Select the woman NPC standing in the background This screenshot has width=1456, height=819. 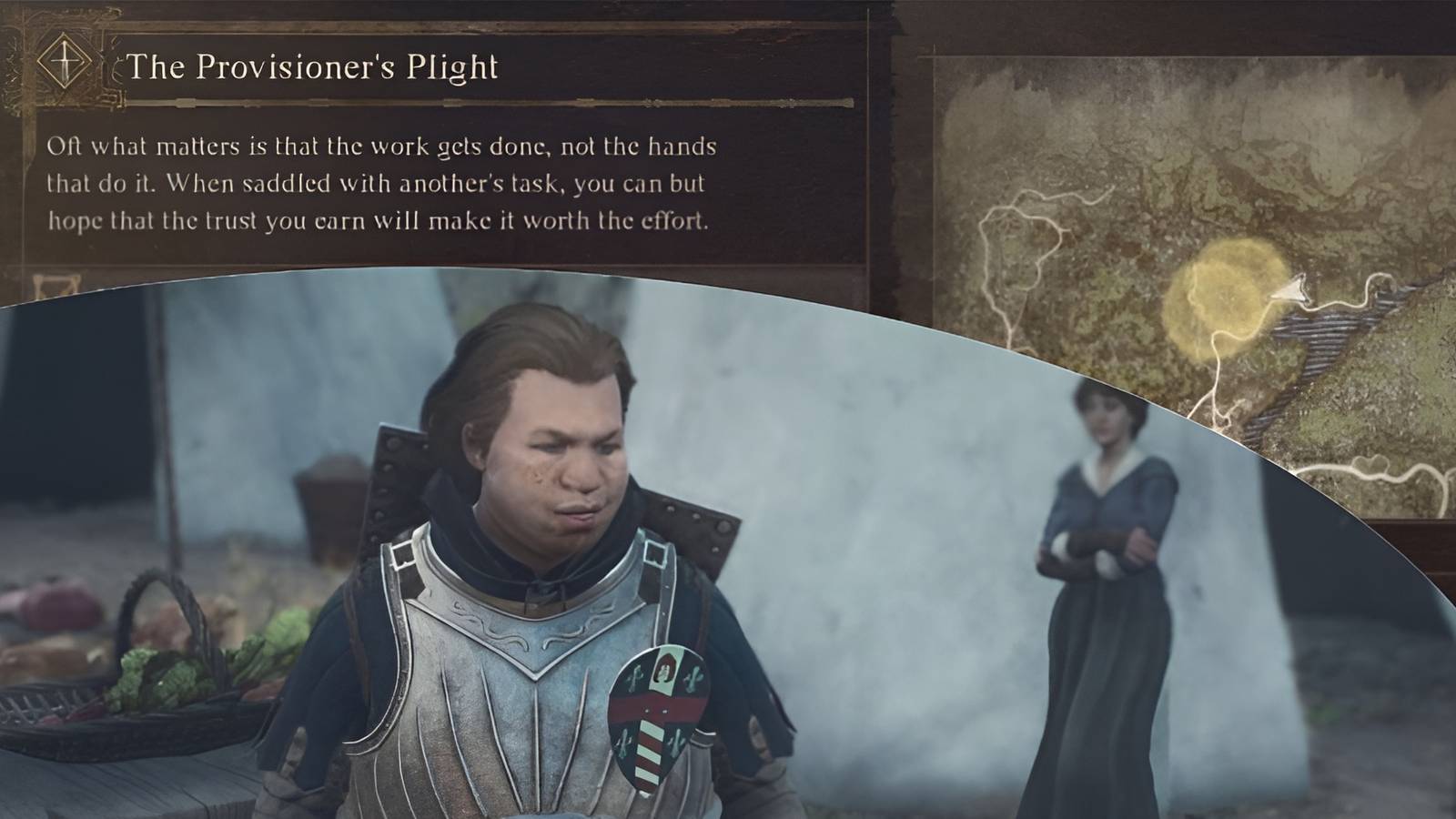[x=1106, y=546]
